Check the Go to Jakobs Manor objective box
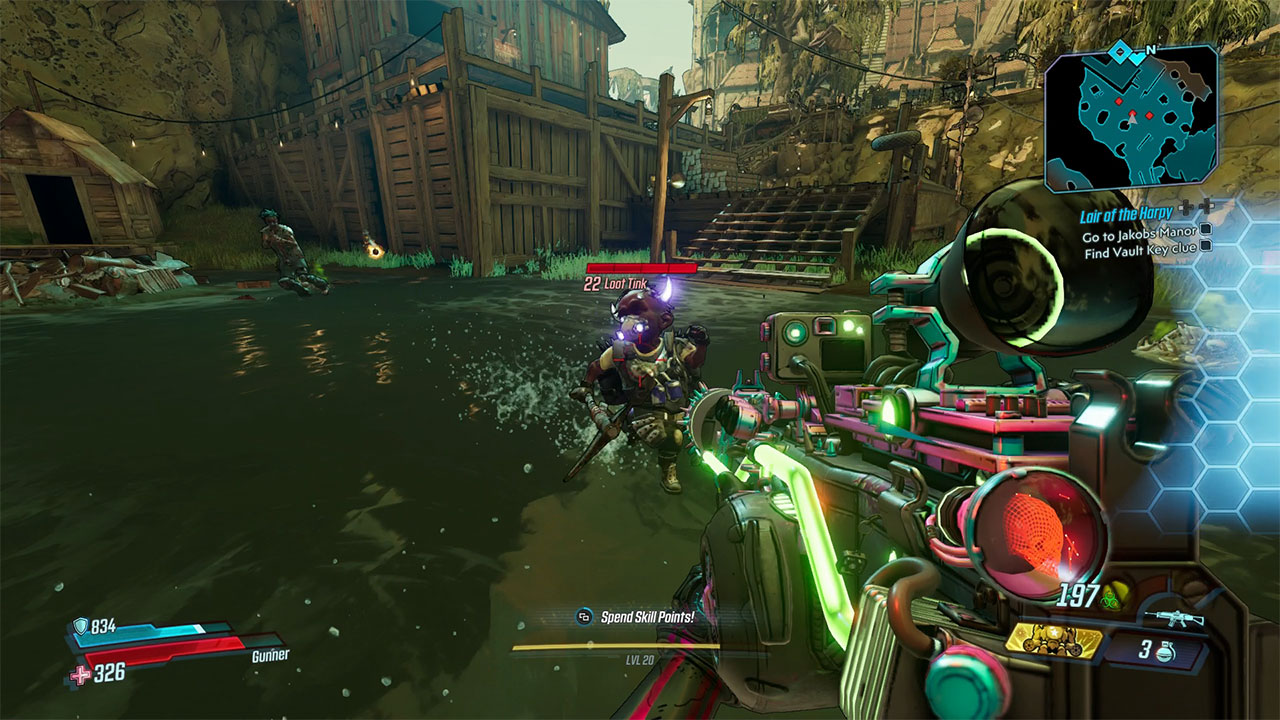The image size is (1280, 720). (x=1206, y=232)
